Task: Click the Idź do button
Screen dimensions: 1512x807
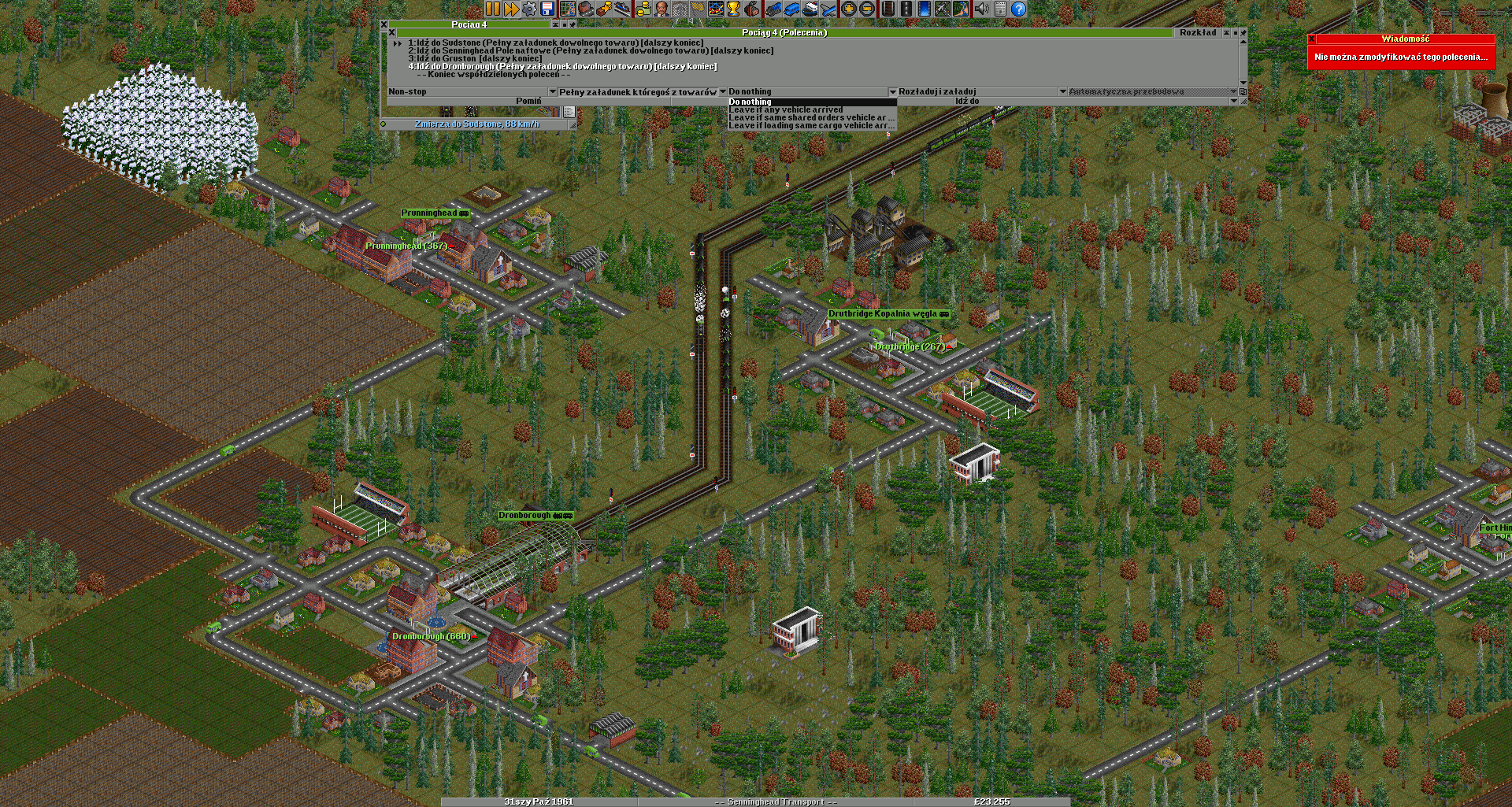Action: [x=966, y=102]
